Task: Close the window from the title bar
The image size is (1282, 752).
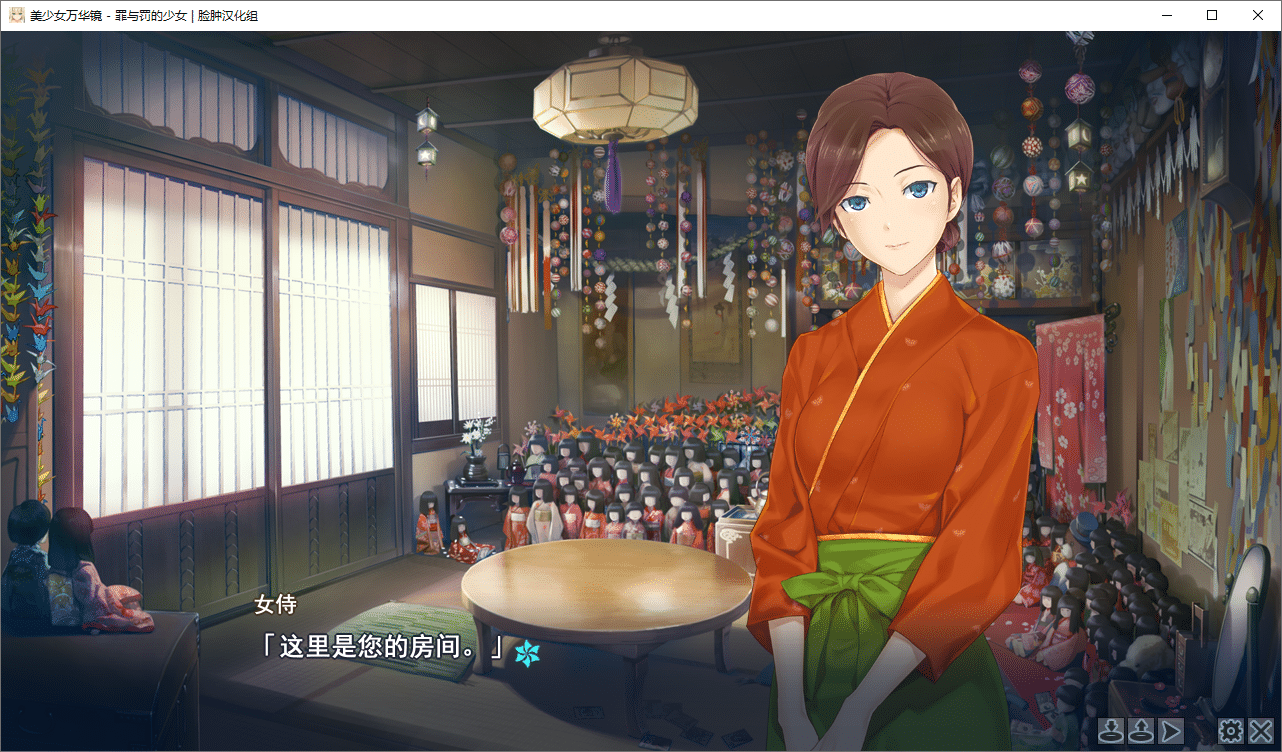Action: click(1258, 15)
